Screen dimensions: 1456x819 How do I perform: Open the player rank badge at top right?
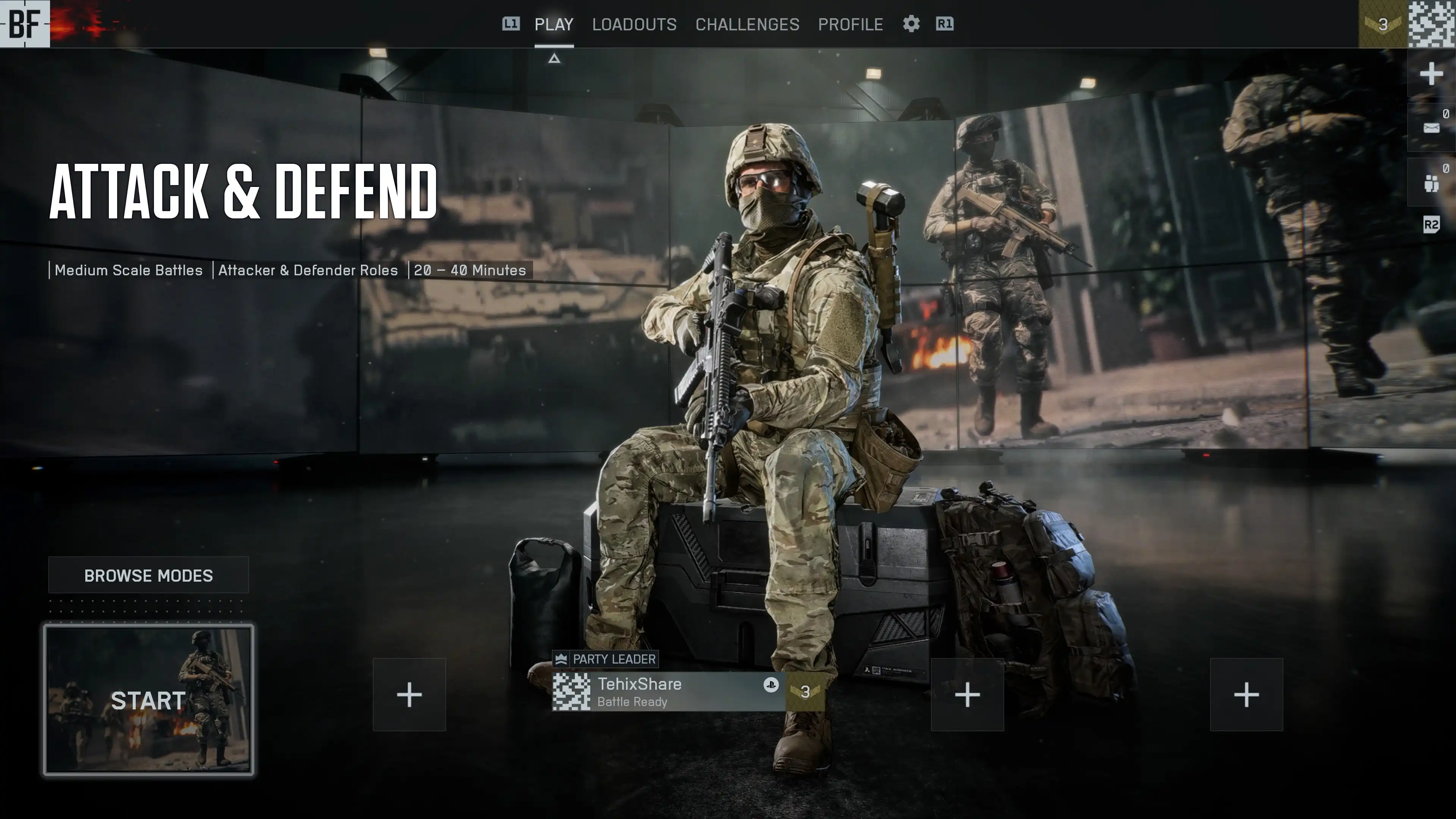coord(1382,24)
